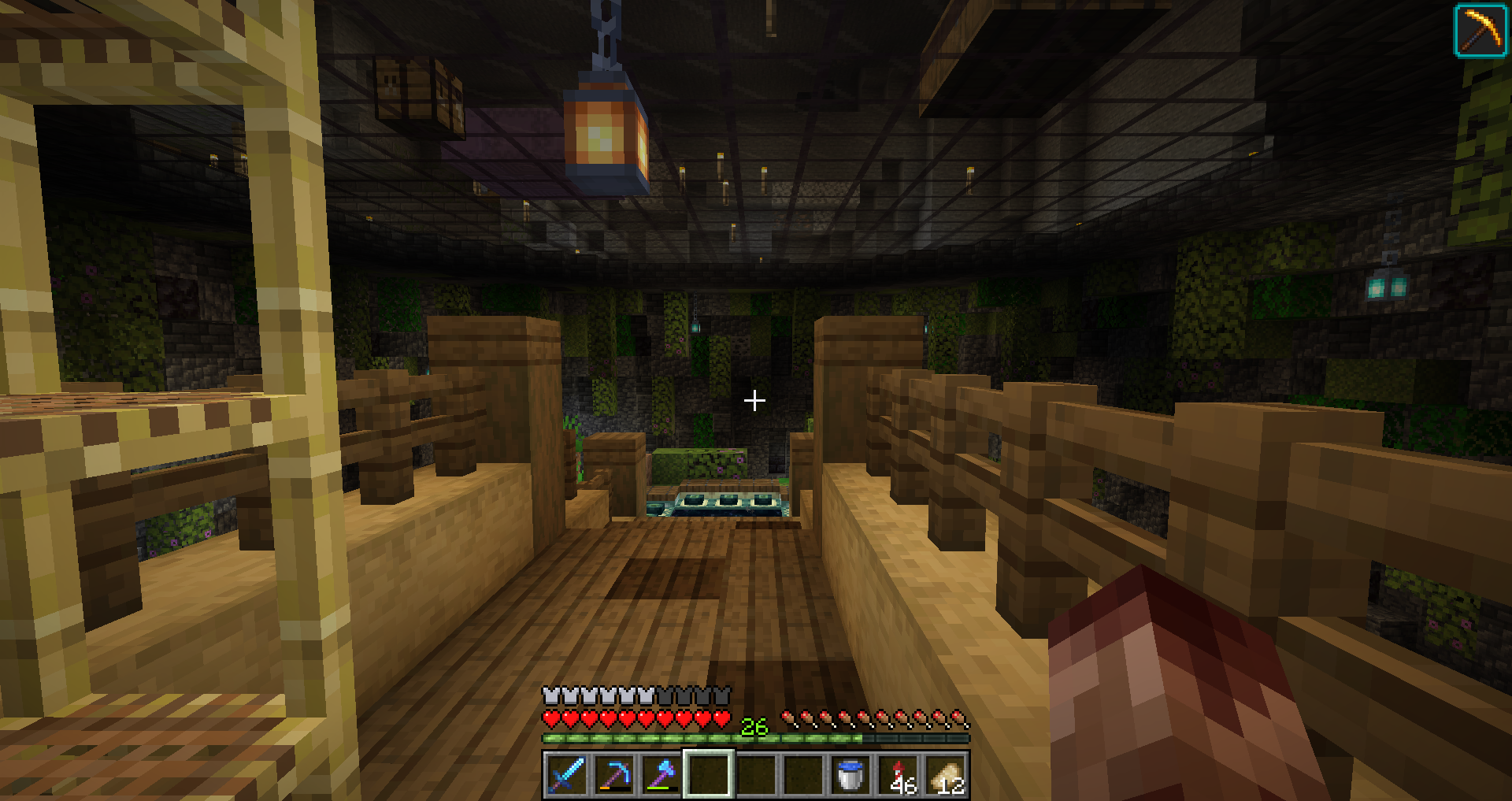This screenshot has width=1512, height=801.
Task: Select the powder snow bucket slot
Action: (850, 774)
